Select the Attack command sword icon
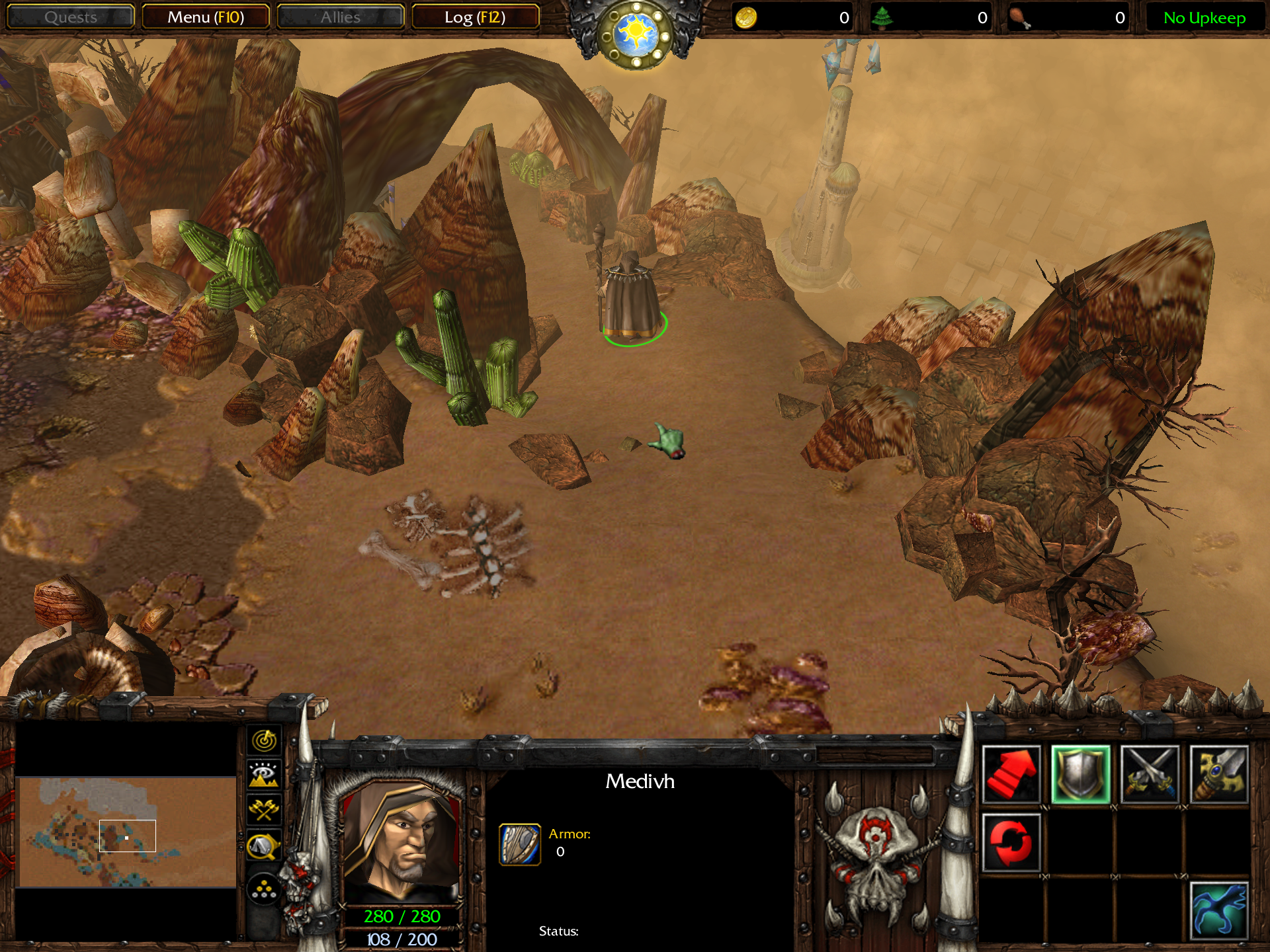Viewport: 1270px width, 952px height. coord(1219,774)
